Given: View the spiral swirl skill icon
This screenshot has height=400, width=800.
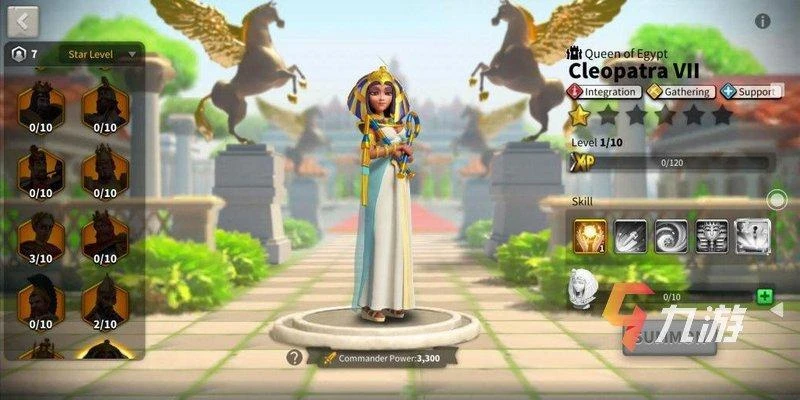Looking at the screenshot, I should [x=671, y=236].
